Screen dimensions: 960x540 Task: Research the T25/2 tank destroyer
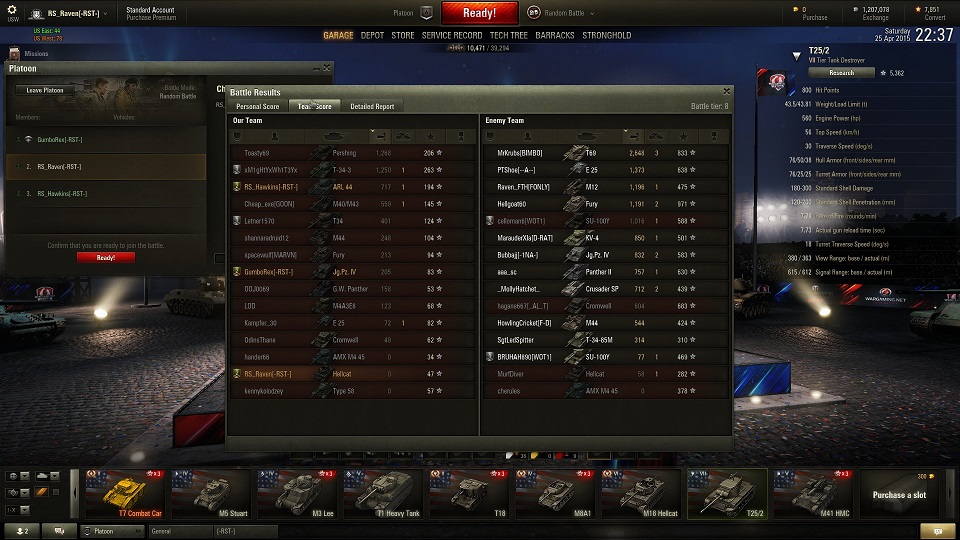[x=841, y=72]
